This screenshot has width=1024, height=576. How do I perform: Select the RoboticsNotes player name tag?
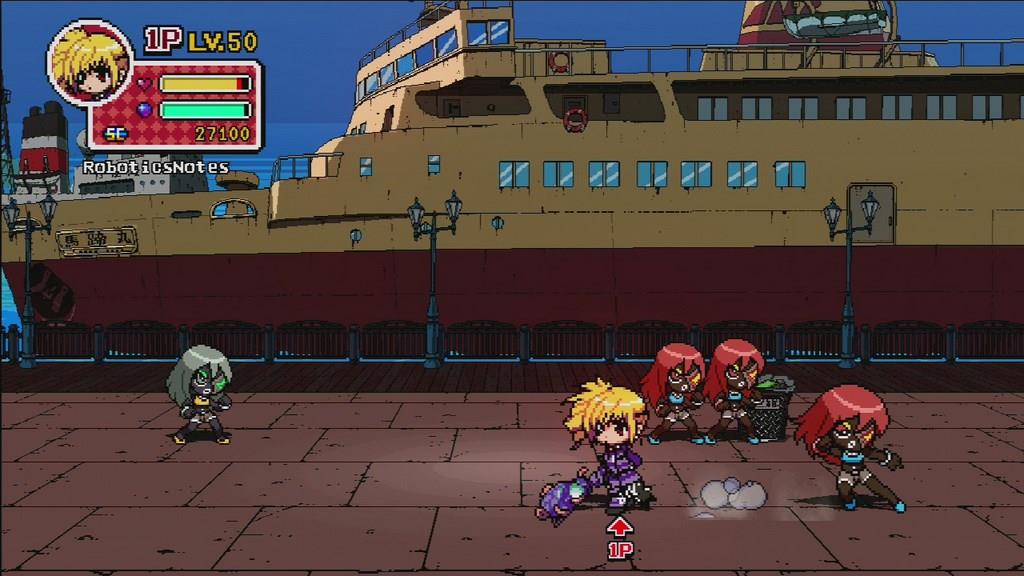pyautogui.click(x=155, y=167)
